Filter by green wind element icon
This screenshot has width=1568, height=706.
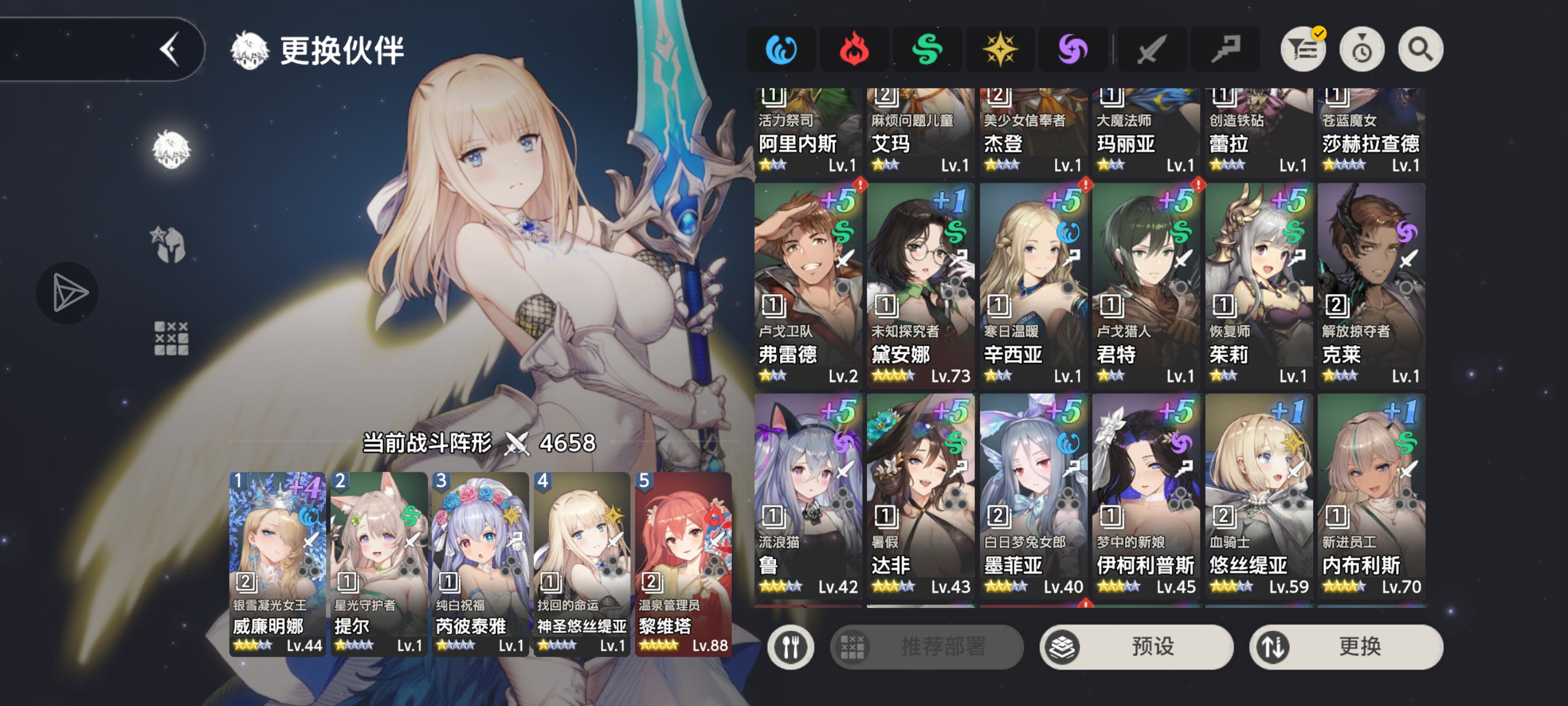tap(927, 49)
